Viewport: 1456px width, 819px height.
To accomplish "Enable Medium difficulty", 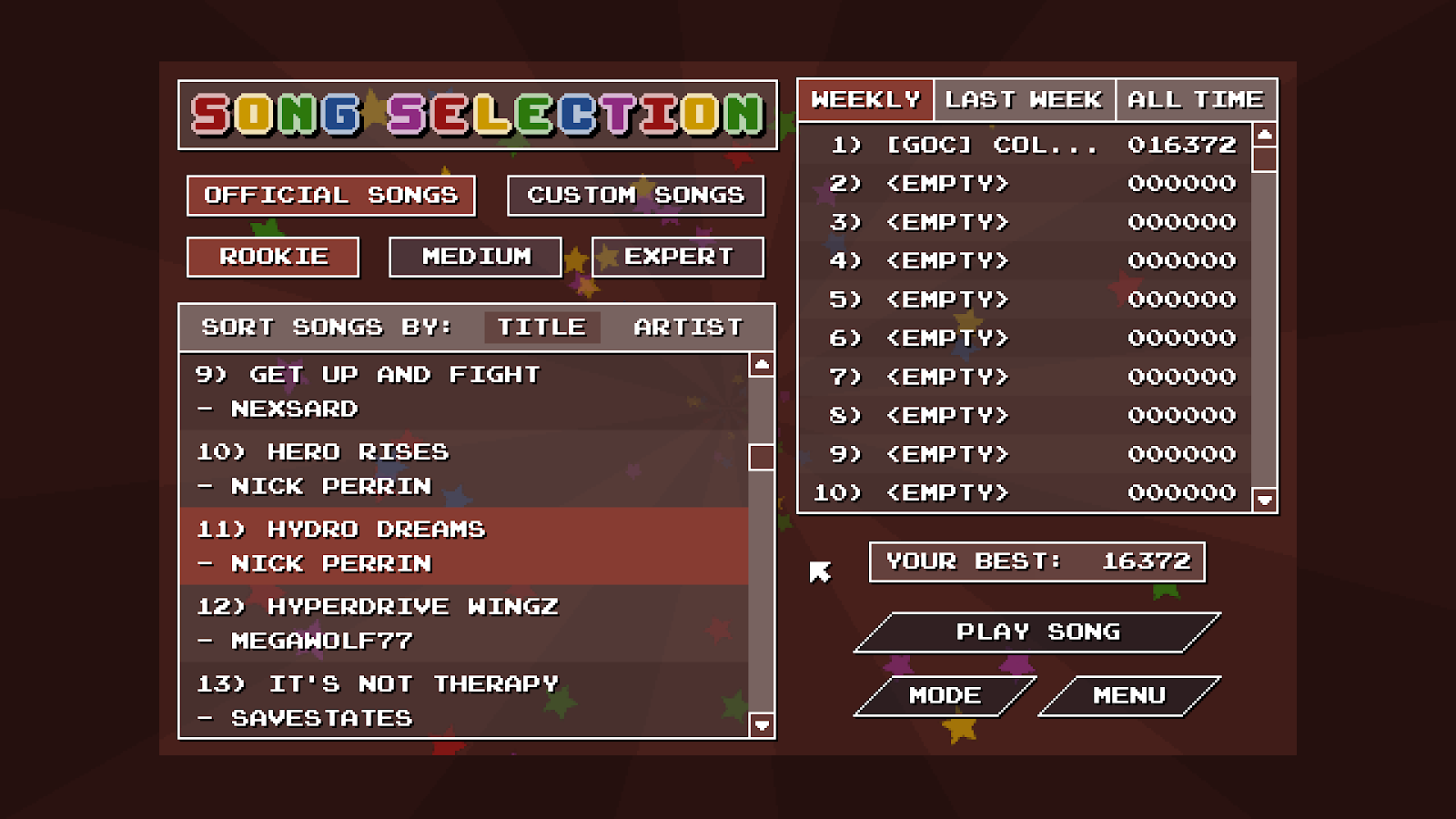I will click(475, 257).
